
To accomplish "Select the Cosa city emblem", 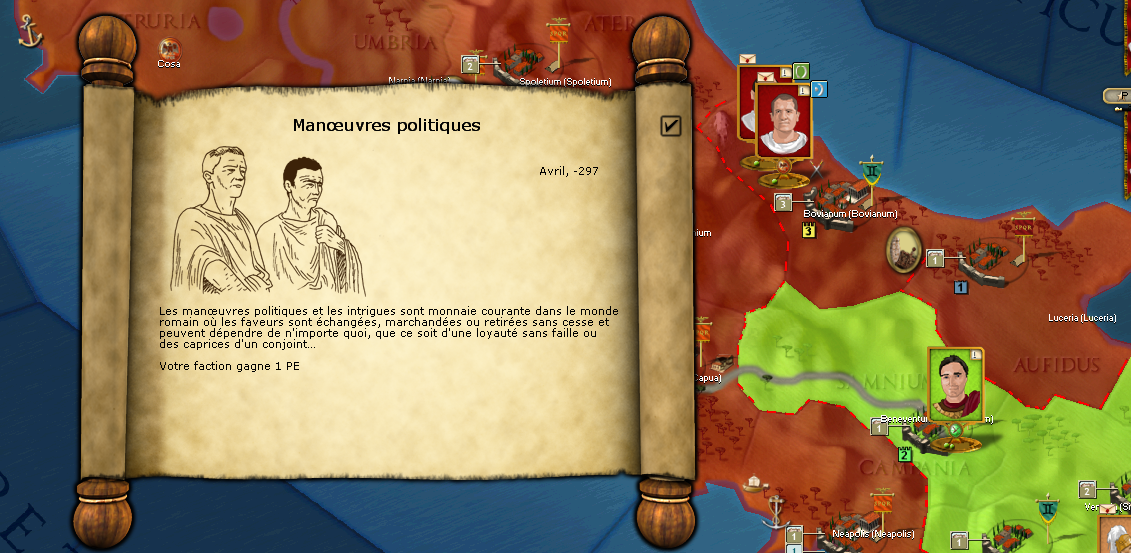I will click(168, 47).
